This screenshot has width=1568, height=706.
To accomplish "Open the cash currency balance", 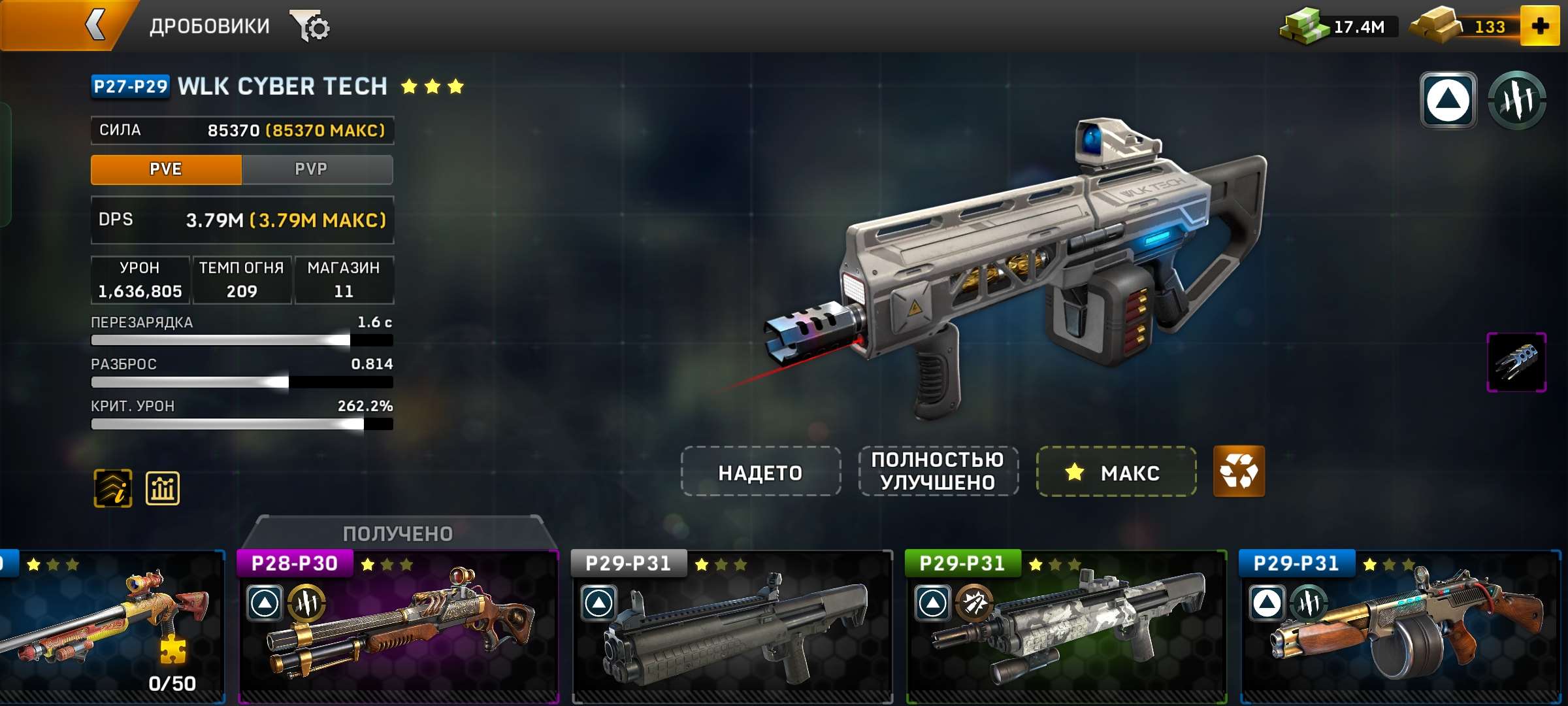I will pyautogui.click(x=1339, y=27).
